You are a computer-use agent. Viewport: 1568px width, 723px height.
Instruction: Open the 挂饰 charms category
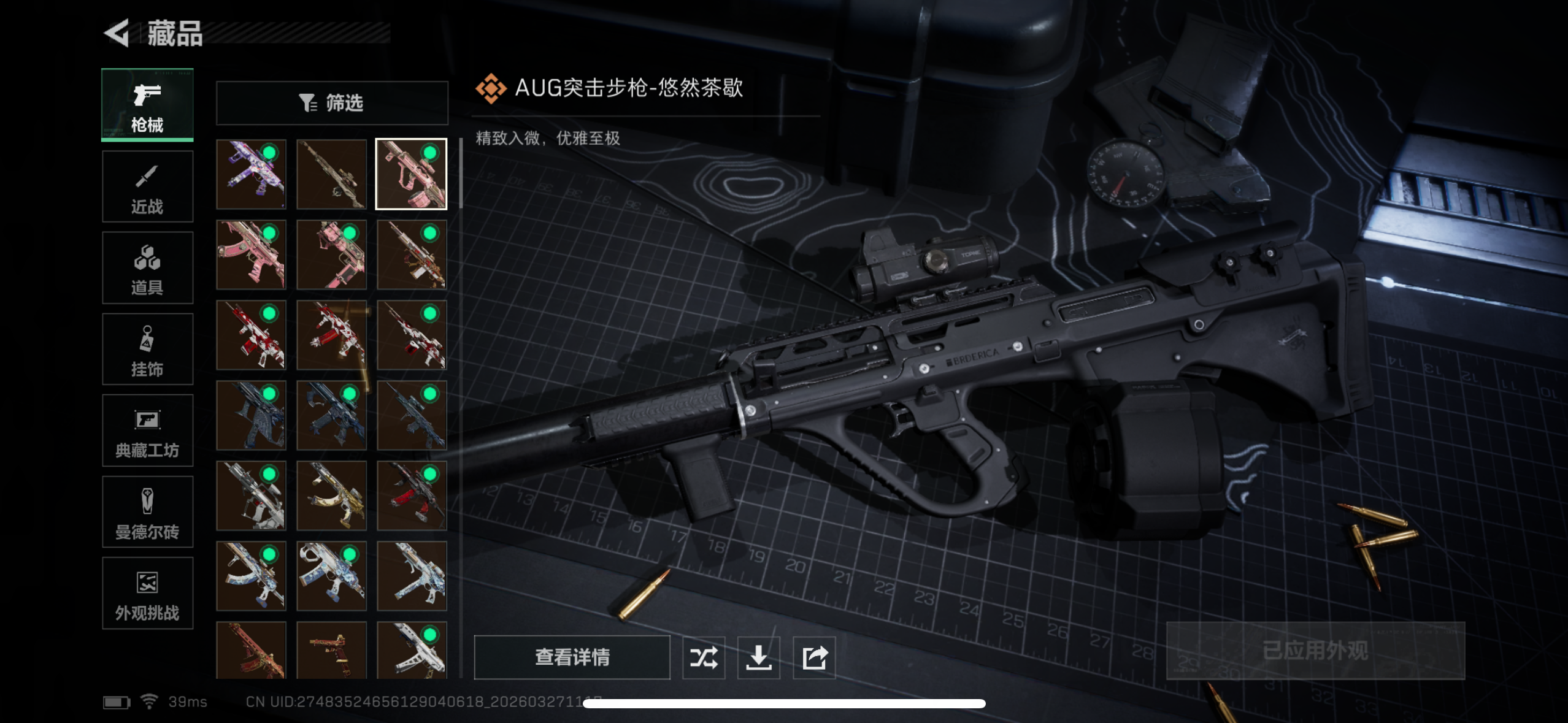pos(147,349)
